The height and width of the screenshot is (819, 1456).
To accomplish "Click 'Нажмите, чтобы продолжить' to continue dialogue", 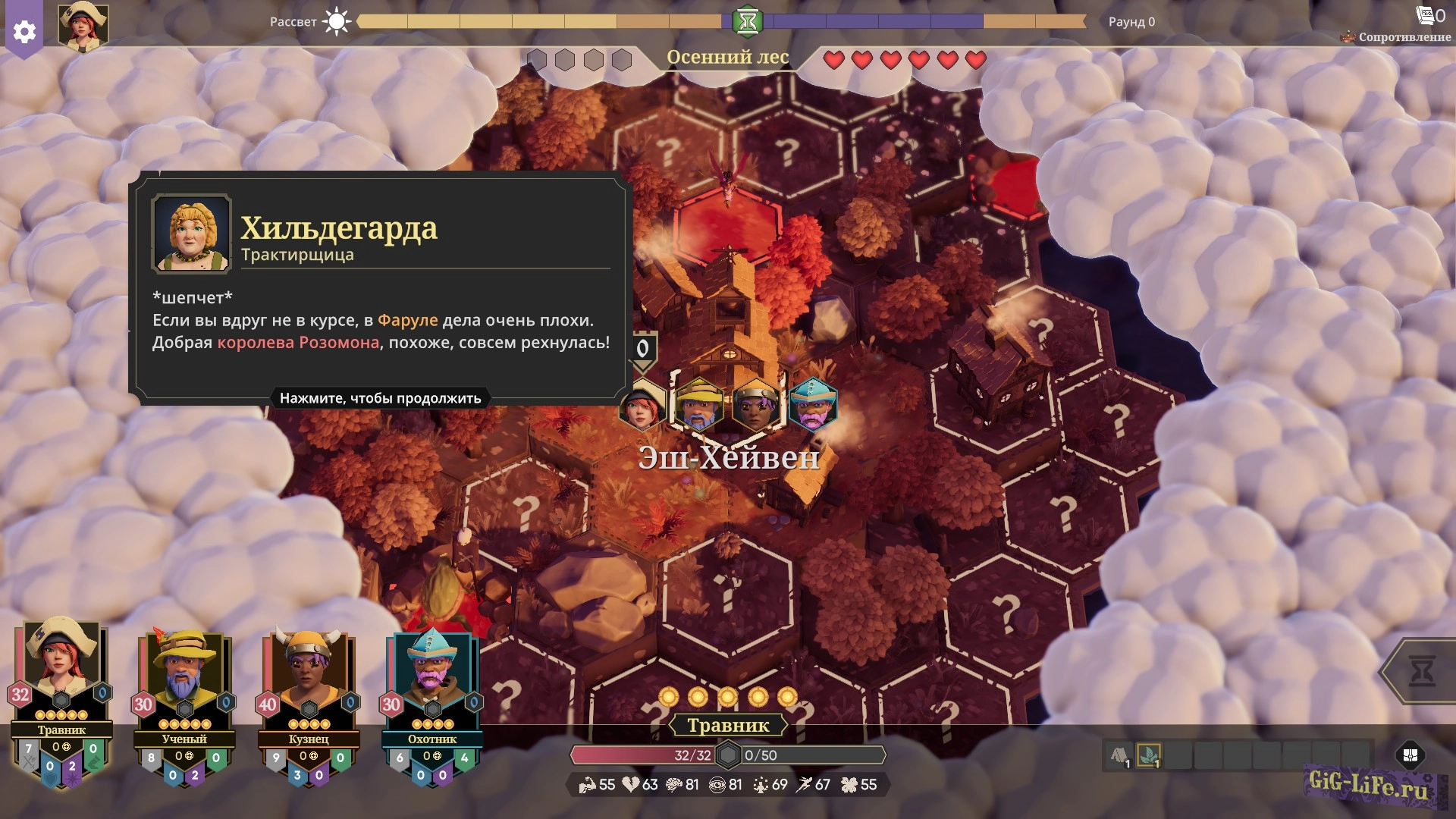I will 380,398.
